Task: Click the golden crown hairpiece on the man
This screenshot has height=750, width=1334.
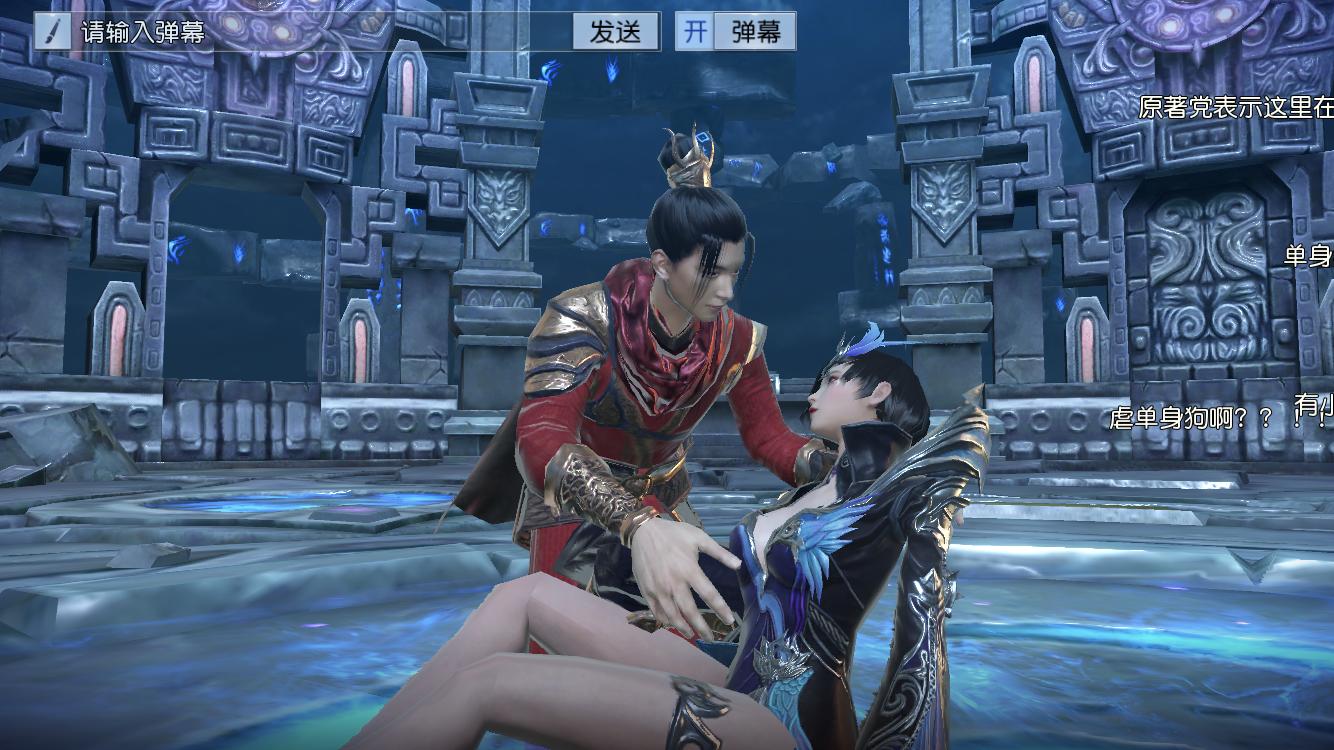Action: point(690,155)
